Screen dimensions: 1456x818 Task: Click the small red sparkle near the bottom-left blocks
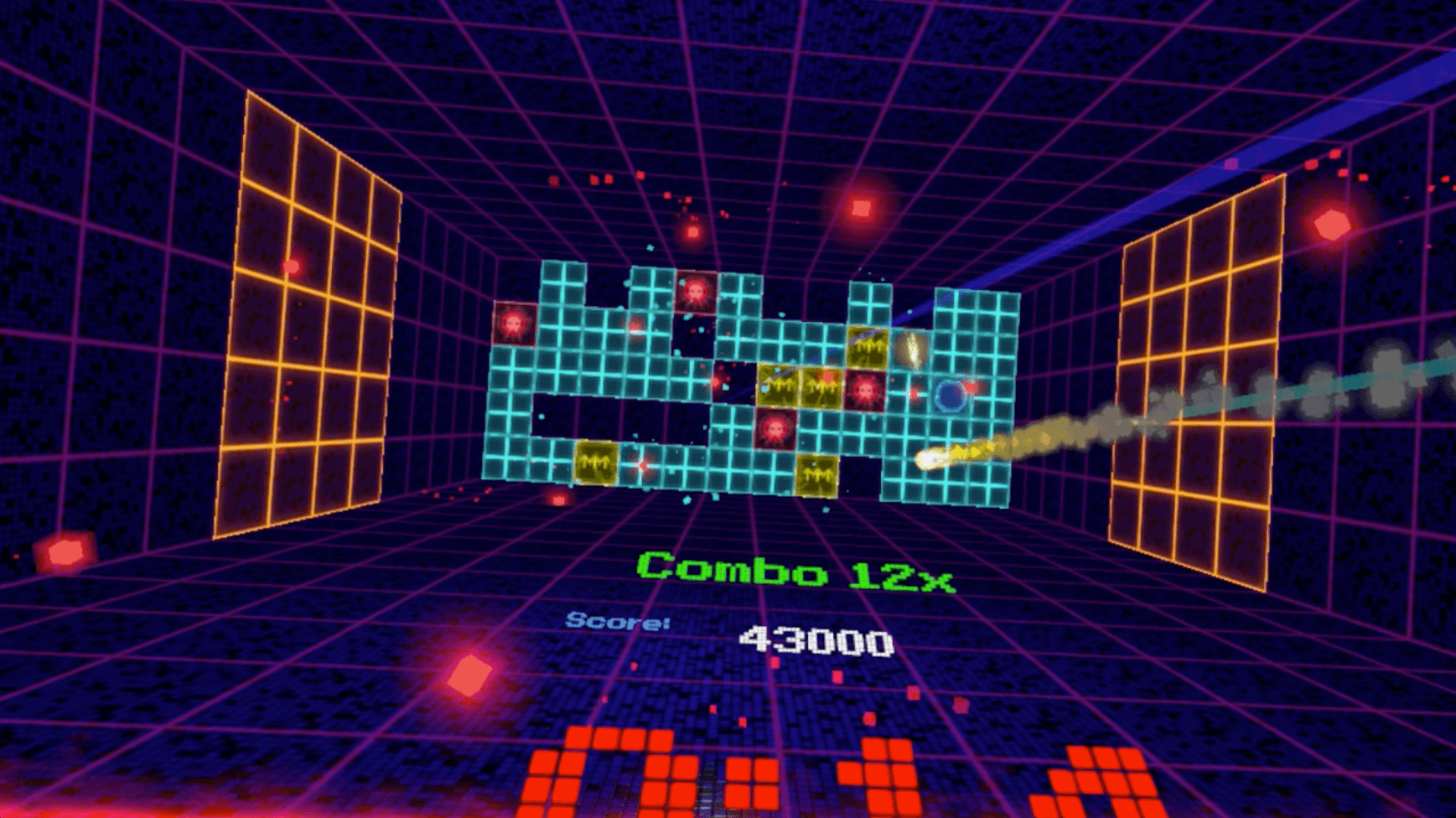pos(642,466)
